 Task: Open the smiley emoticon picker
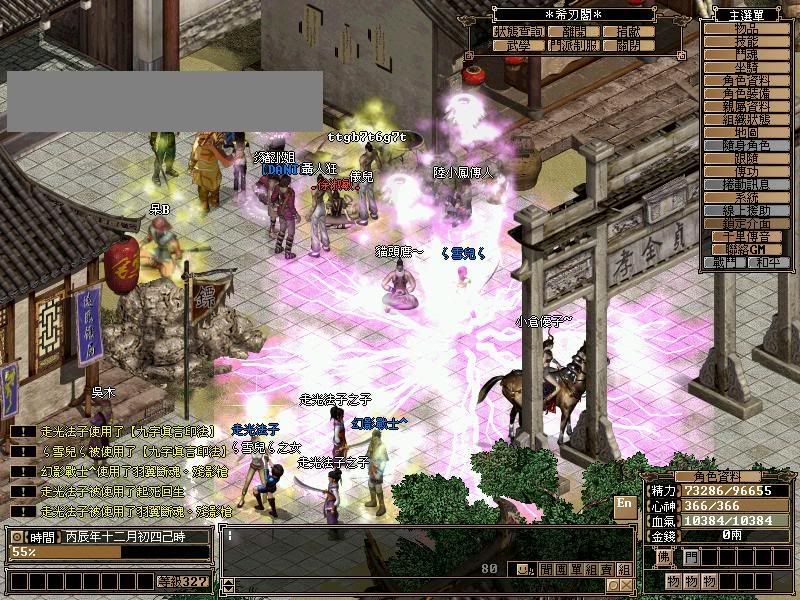(x=523, y=569)
